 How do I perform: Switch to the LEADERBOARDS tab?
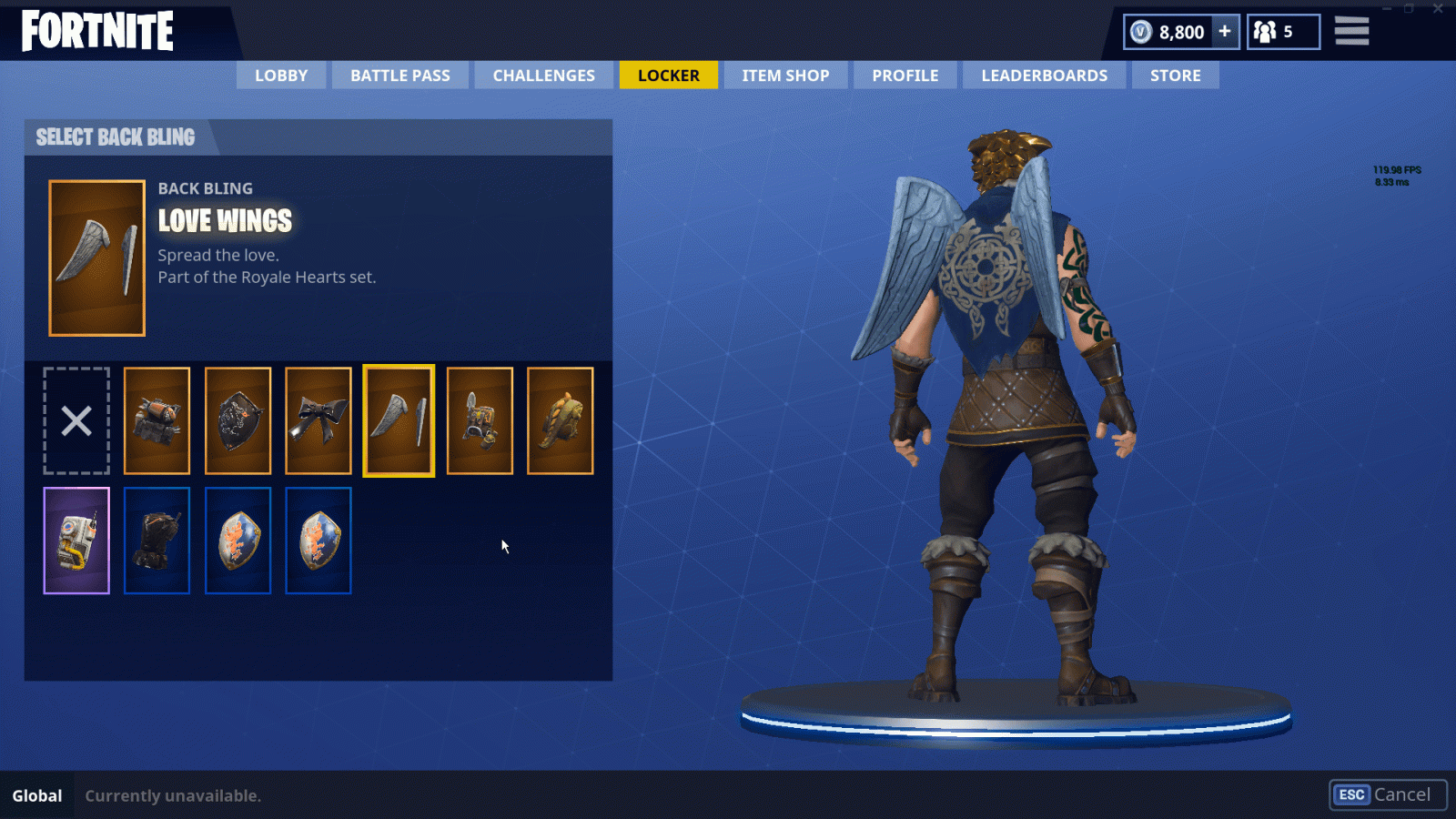(1043, 75)
